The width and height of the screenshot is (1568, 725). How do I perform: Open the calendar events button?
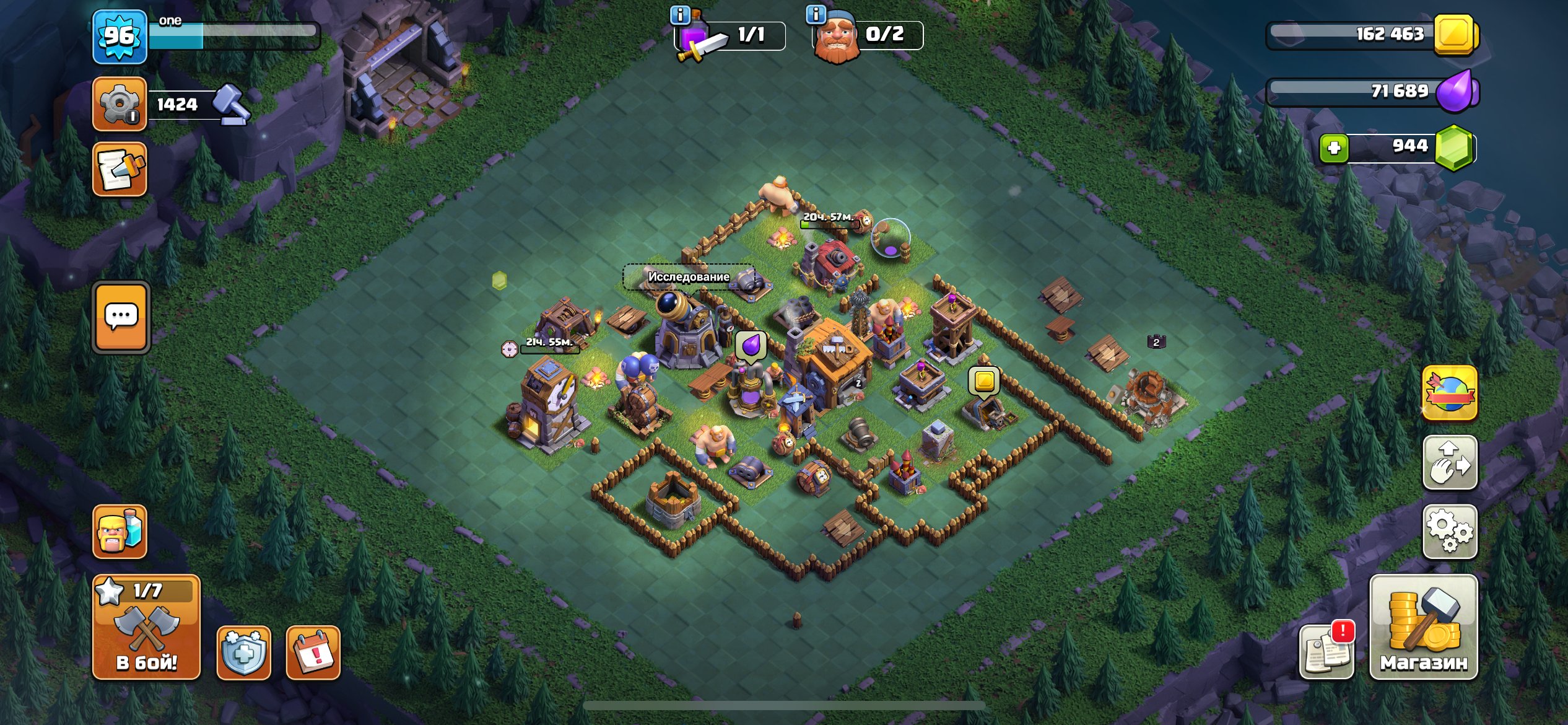coord(313,652)
